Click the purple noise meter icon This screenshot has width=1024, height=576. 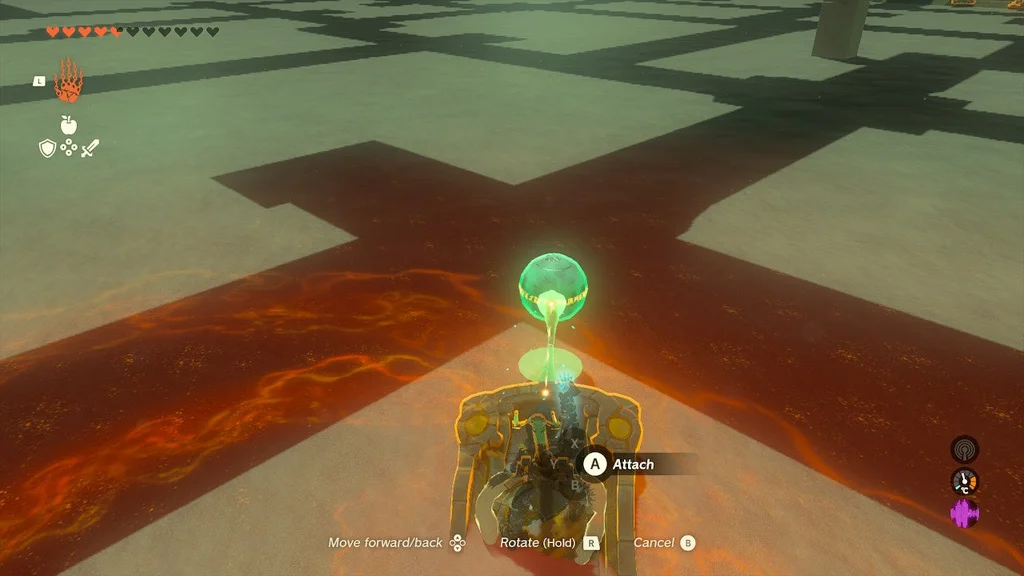pyautogui.click(x=964, y=514)
